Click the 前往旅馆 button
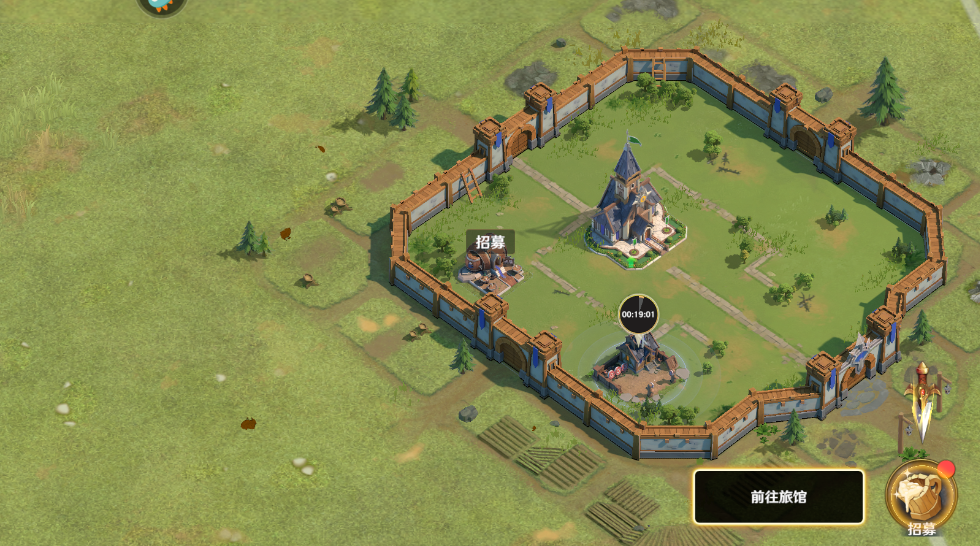980x546 pixels. [778, 496]
